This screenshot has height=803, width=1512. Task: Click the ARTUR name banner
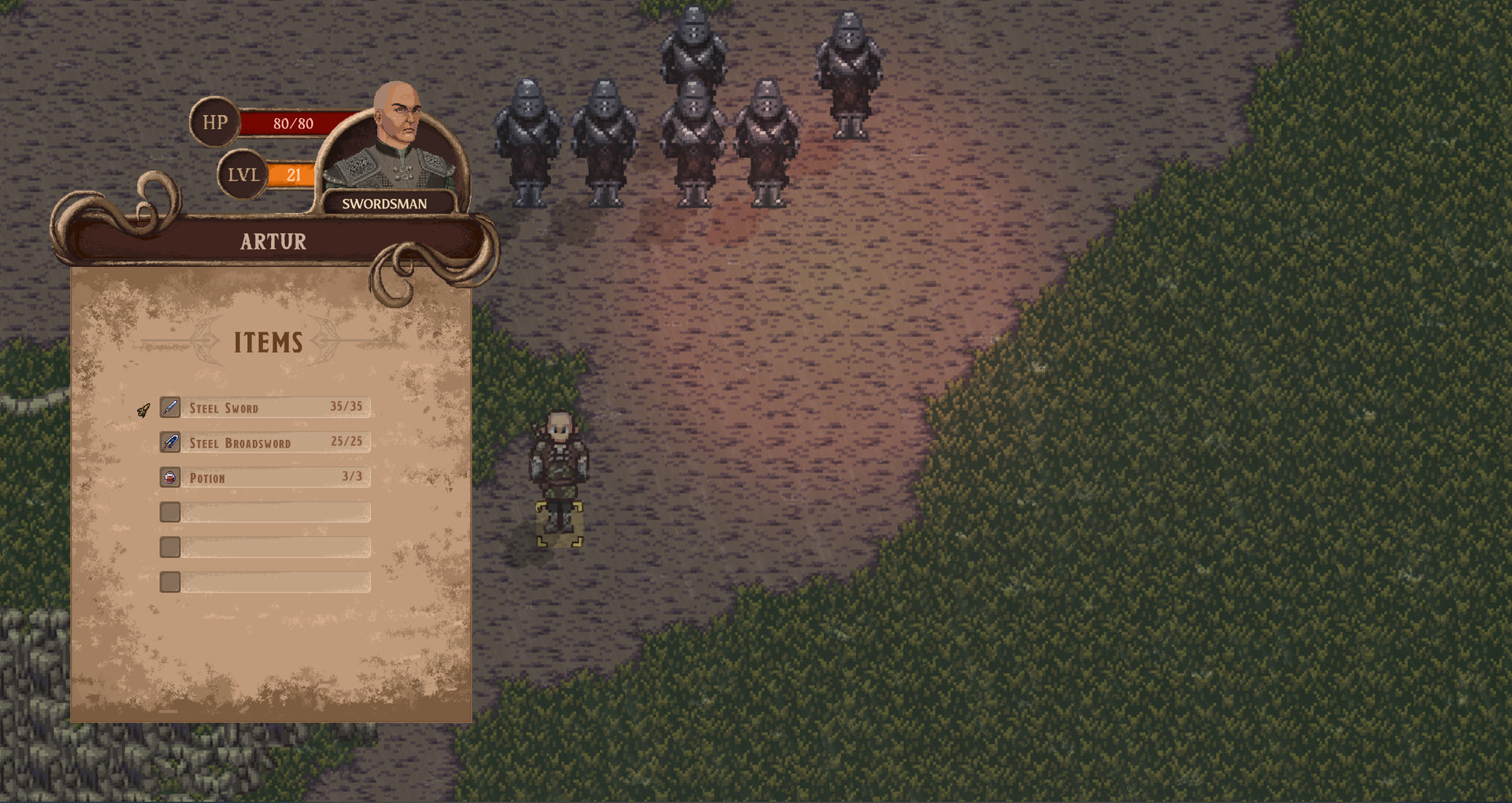[x=272, y=241]
